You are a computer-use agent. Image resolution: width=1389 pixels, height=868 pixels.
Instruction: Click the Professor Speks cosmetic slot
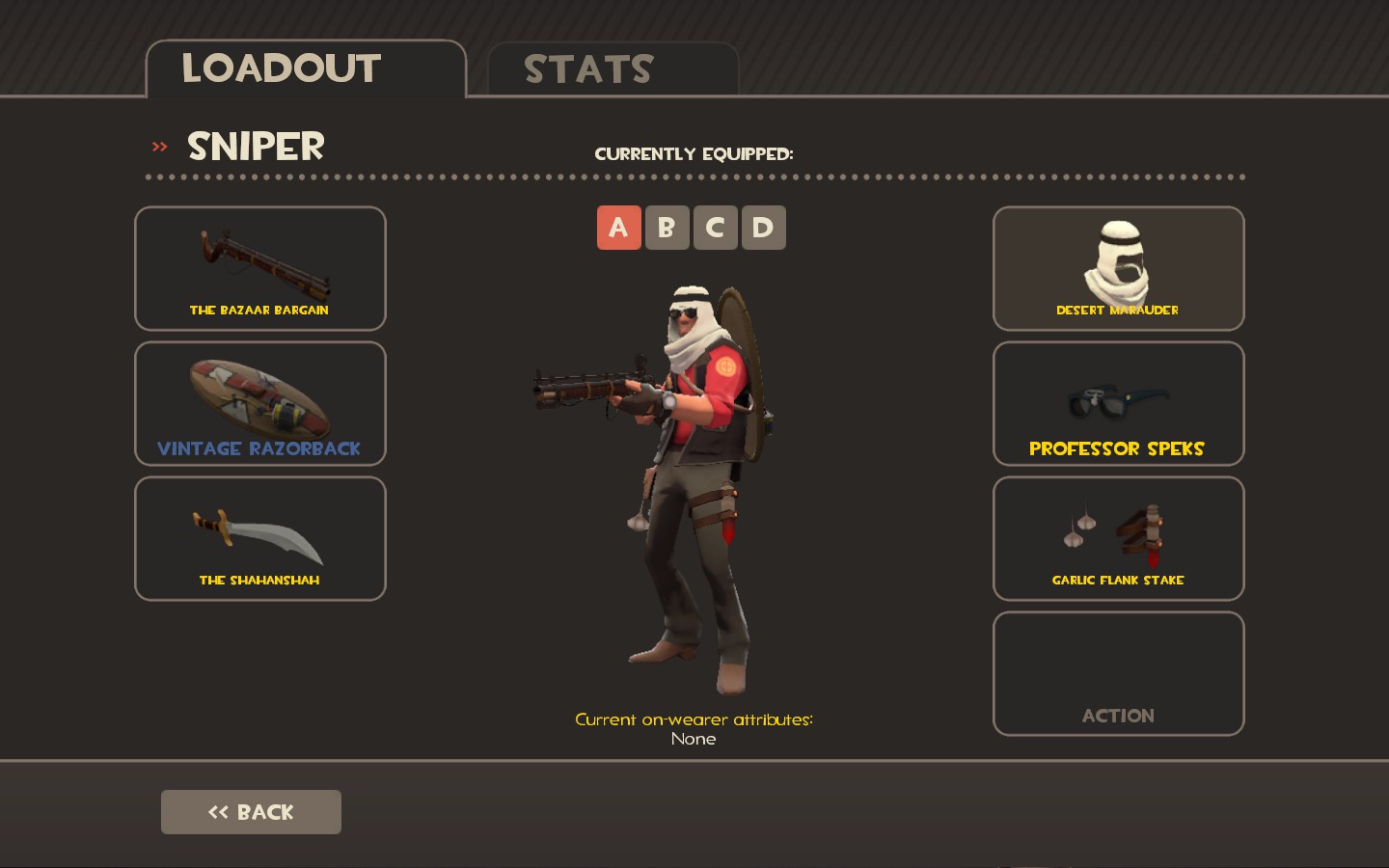click(1118, 403)
